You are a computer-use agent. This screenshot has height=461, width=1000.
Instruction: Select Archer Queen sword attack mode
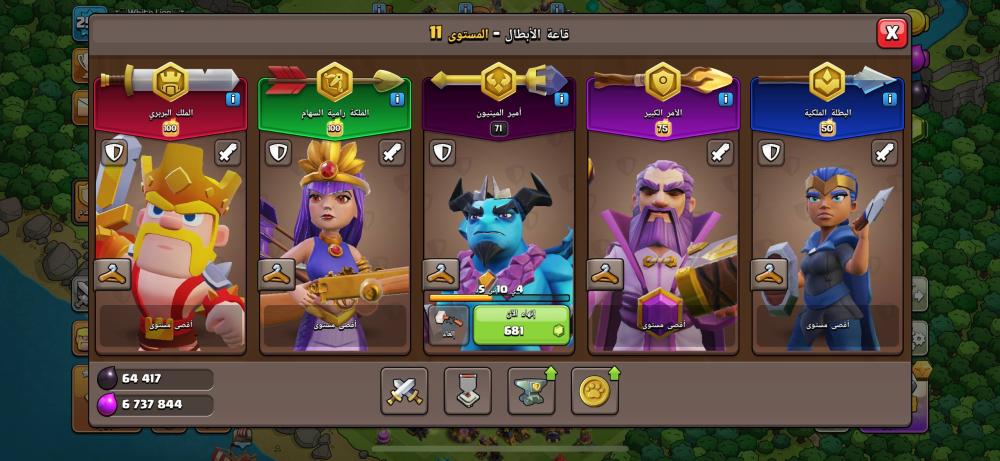coord(390,153)
